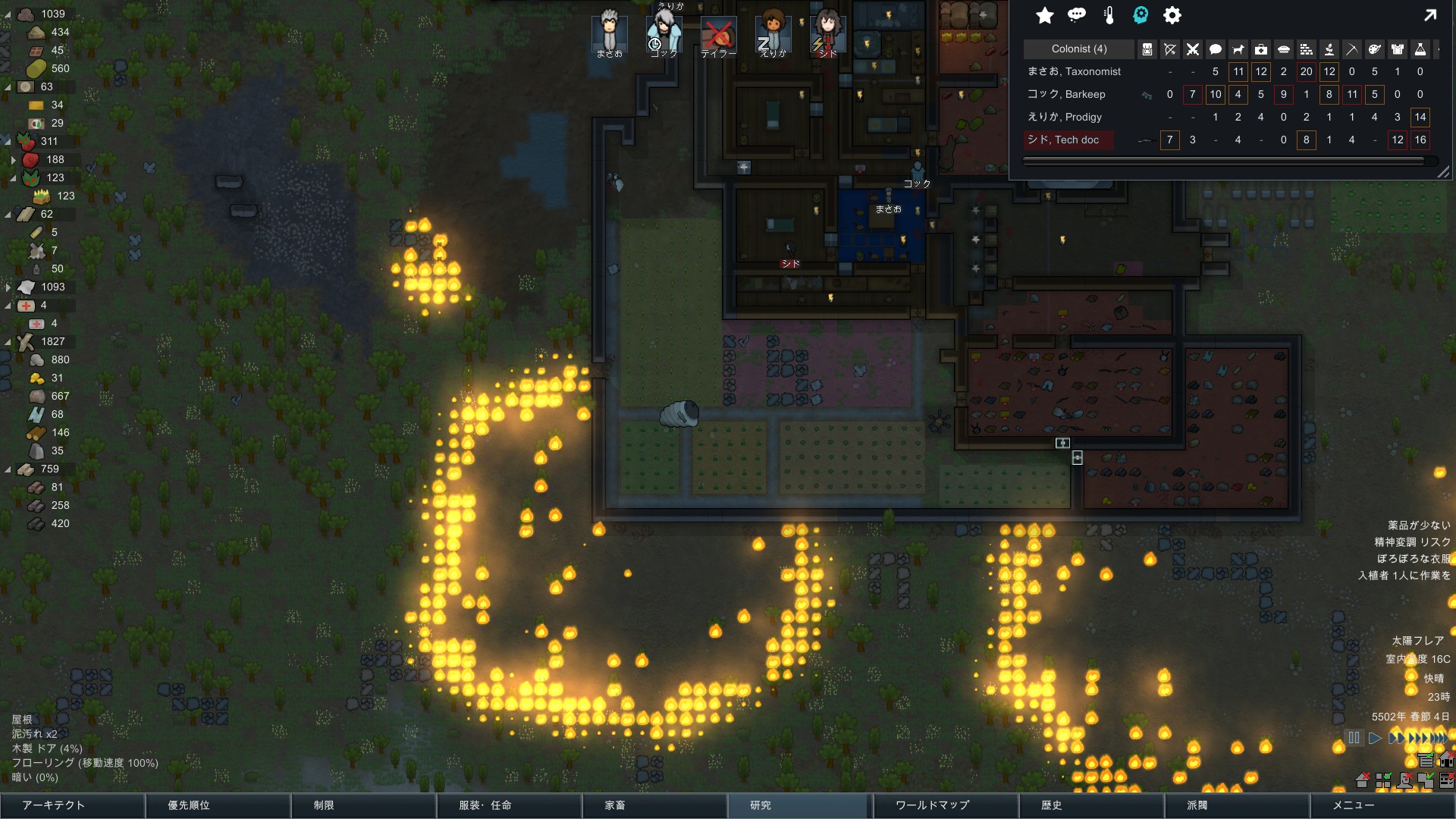
Task: Select the art palette work column icon
Action: (1374, 49)
